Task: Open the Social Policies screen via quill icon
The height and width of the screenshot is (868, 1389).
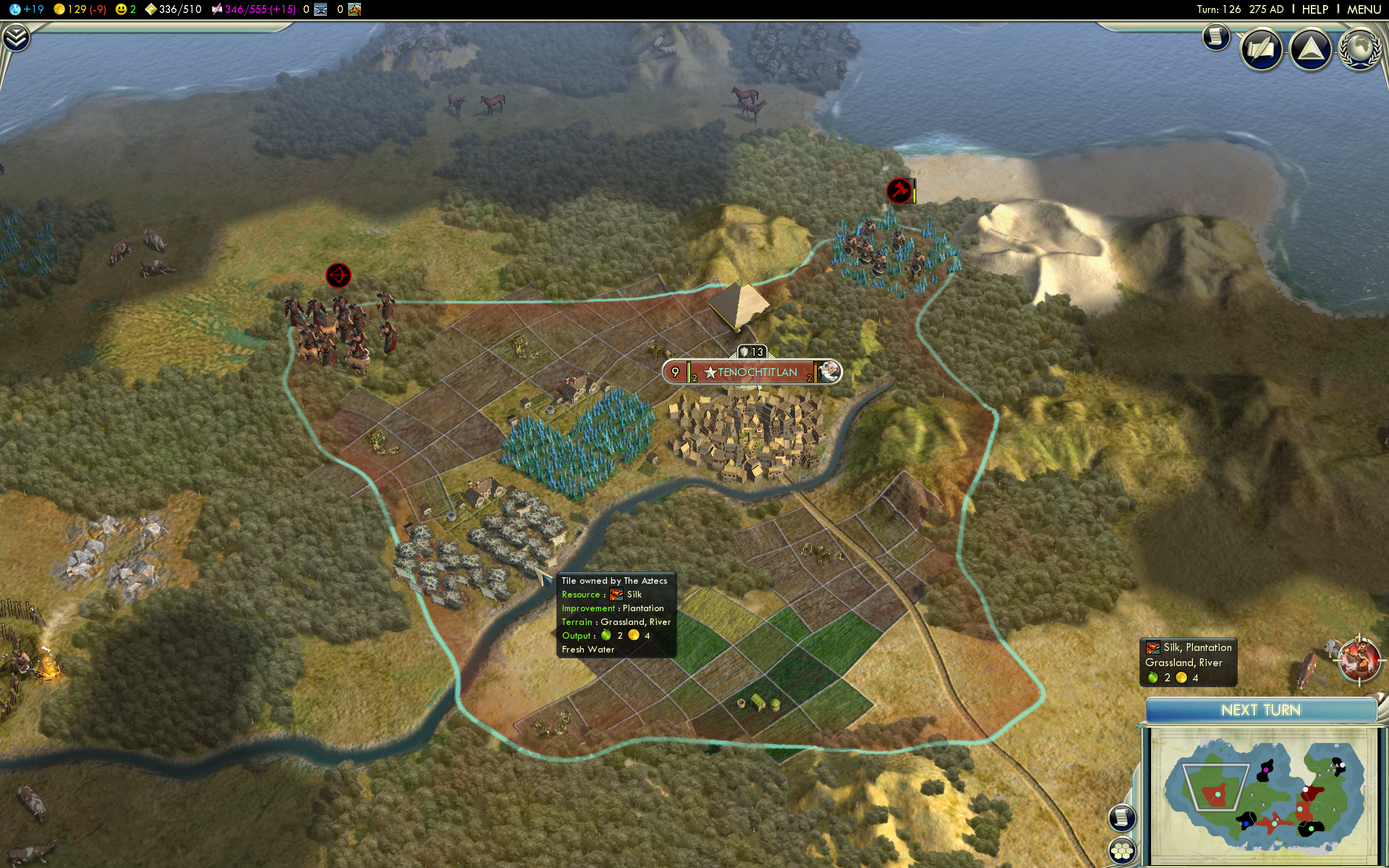Action: [1261, 48]
